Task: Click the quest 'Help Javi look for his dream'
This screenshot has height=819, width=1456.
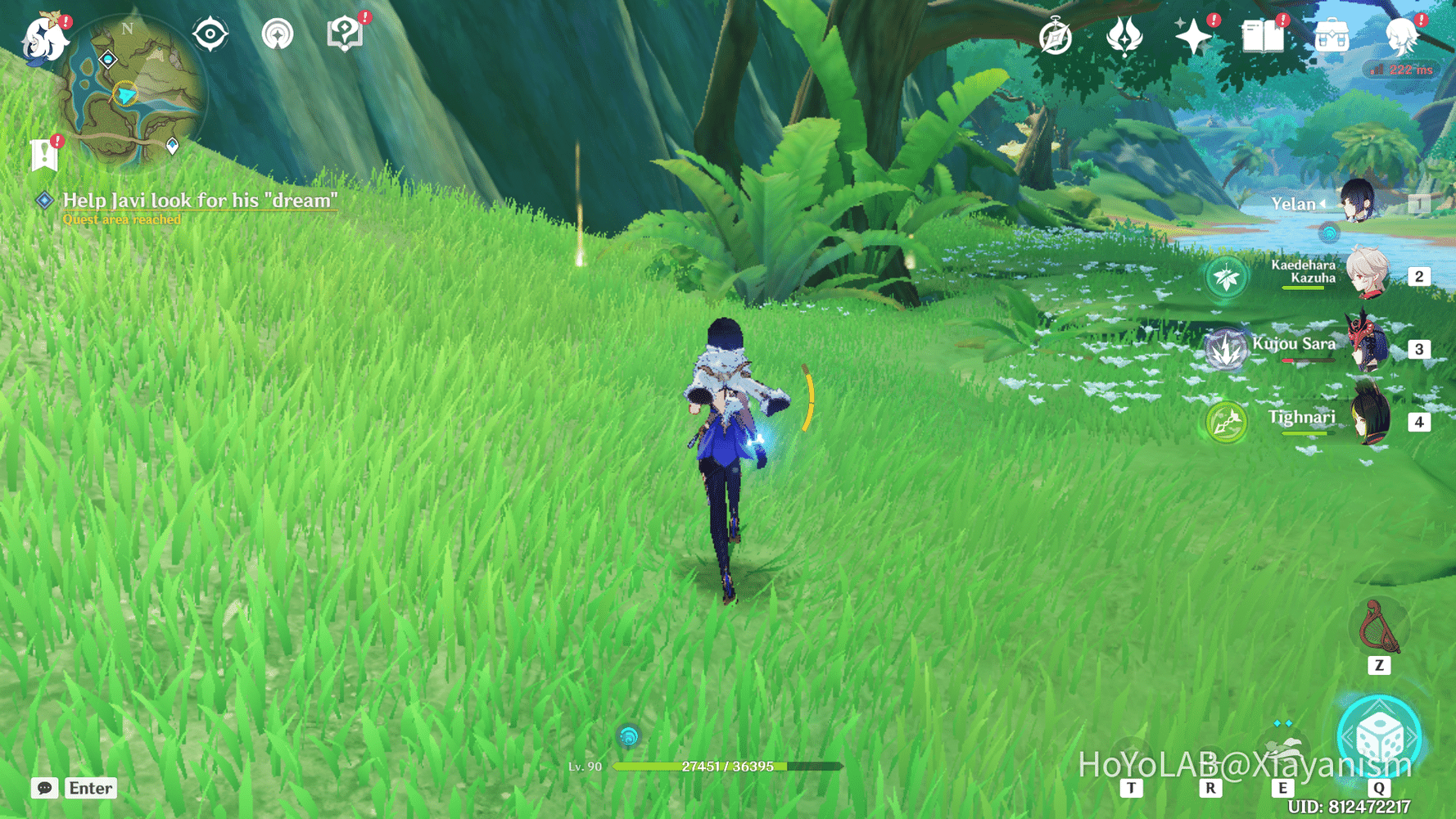Action: (x=200, y=200)
